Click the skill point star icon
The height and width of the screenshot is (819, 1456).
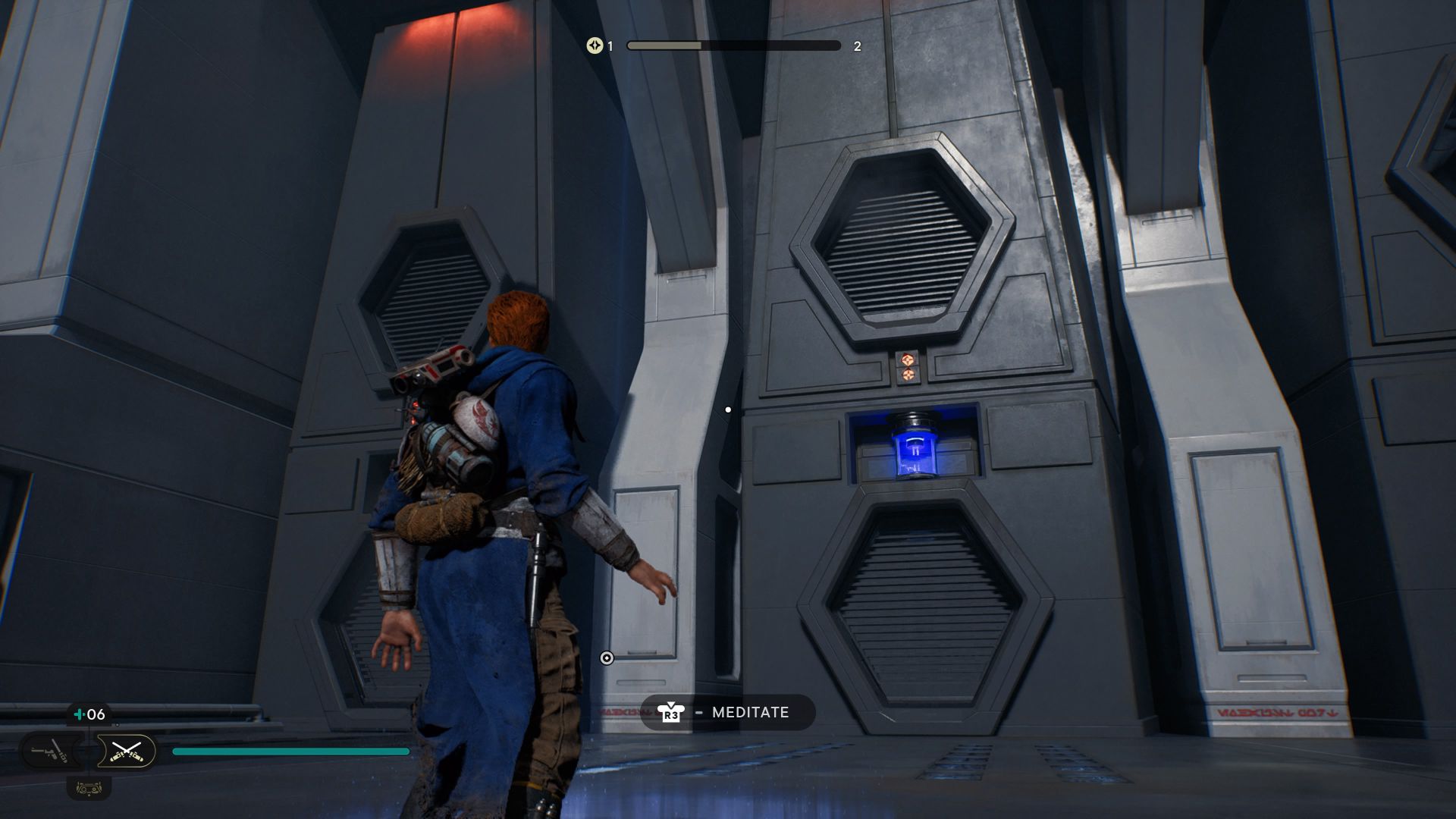(x=595, y=46)
